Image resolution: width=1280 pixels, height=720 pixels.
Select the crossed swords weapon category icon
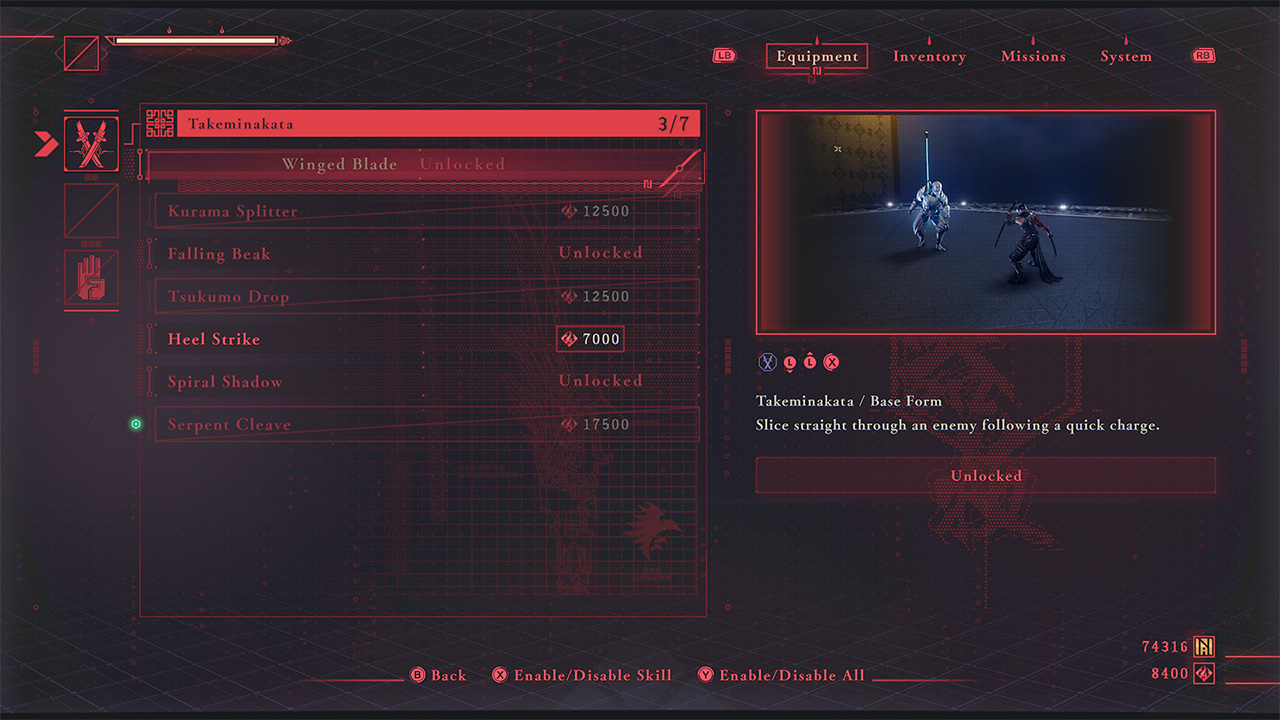tap(91, 144)
